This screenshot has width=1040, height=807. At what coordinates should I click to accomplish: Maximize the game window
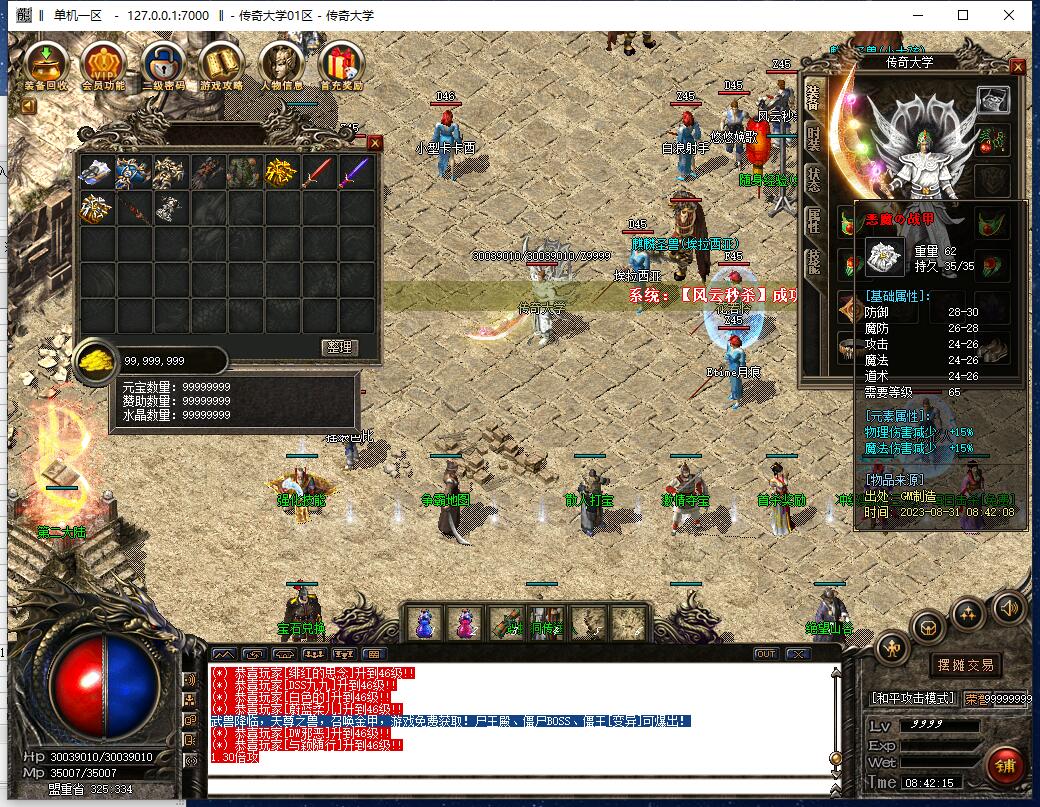tap(964, 15)
